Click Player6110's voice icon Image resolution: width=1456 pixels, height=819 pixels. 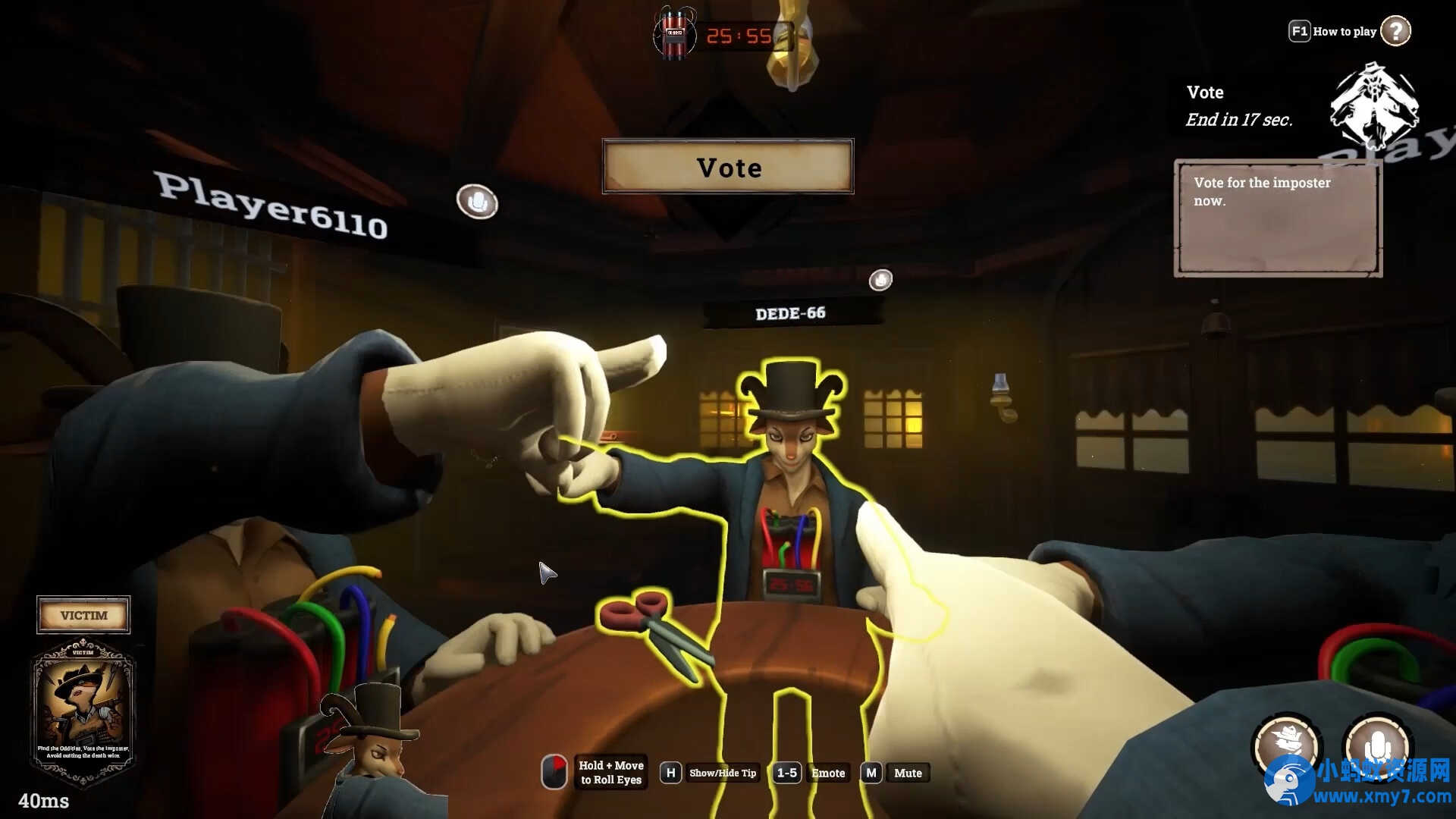(477, 202)
